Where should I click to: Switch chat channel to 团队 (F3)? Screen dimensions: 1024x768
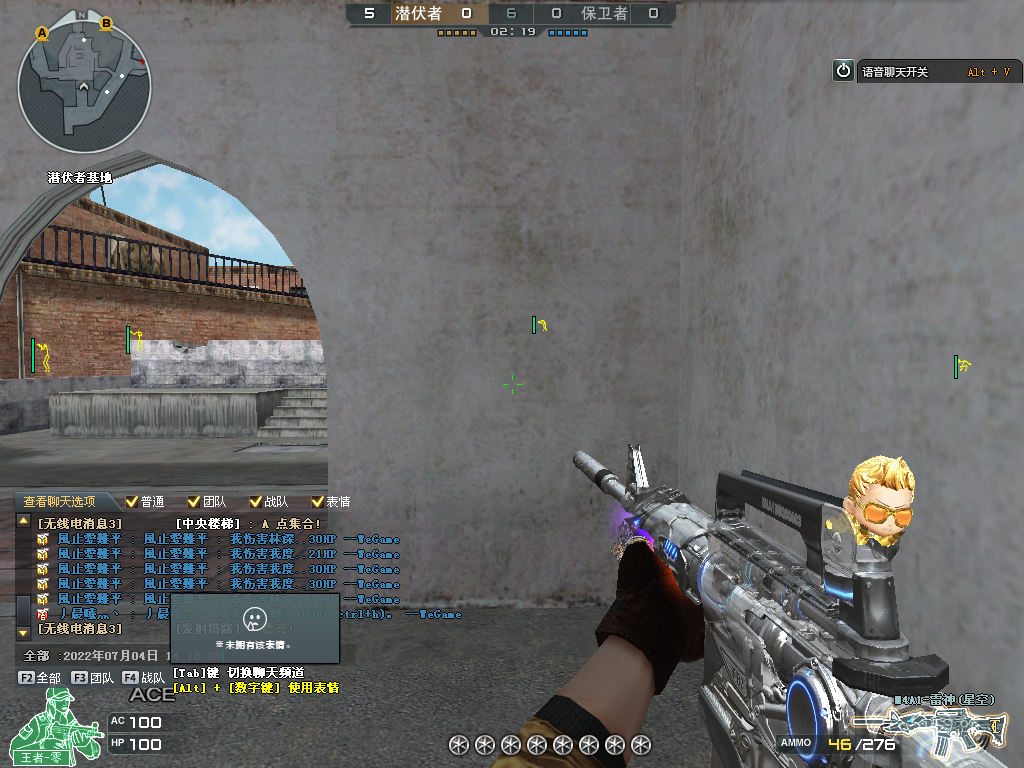[x=92, y=677]
